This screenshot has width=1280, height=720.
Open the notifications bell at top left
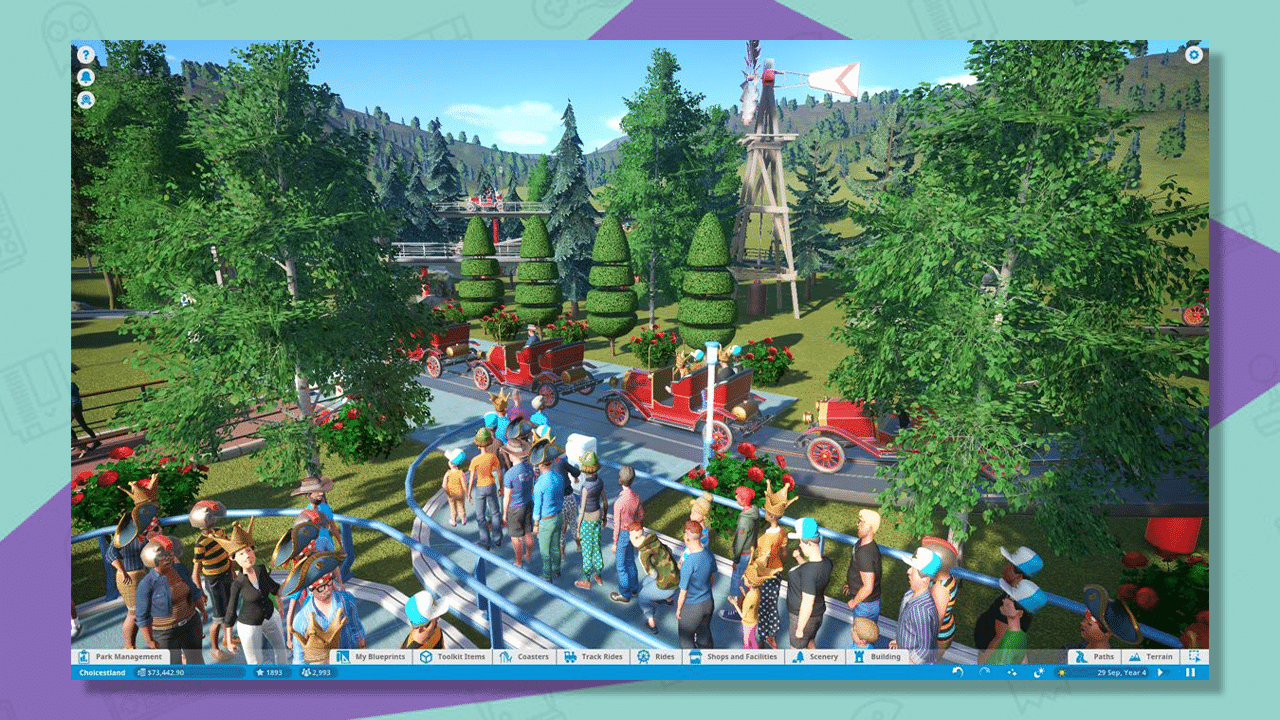[x=86, y=78]
